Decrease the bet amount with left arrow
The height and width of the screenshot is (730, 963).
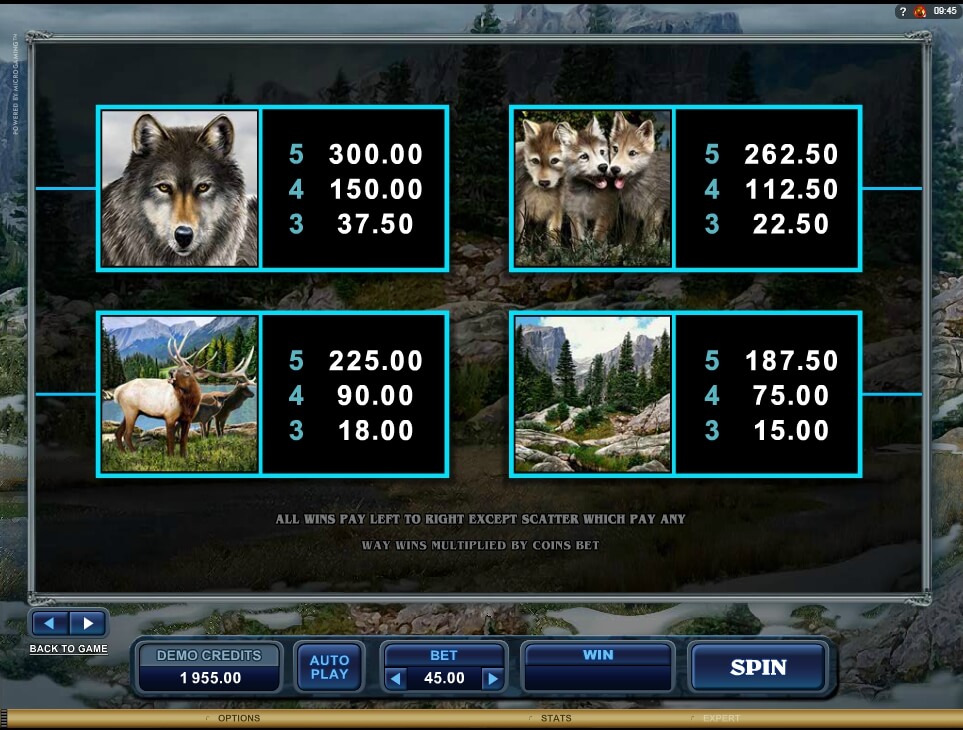pos(396,678)
